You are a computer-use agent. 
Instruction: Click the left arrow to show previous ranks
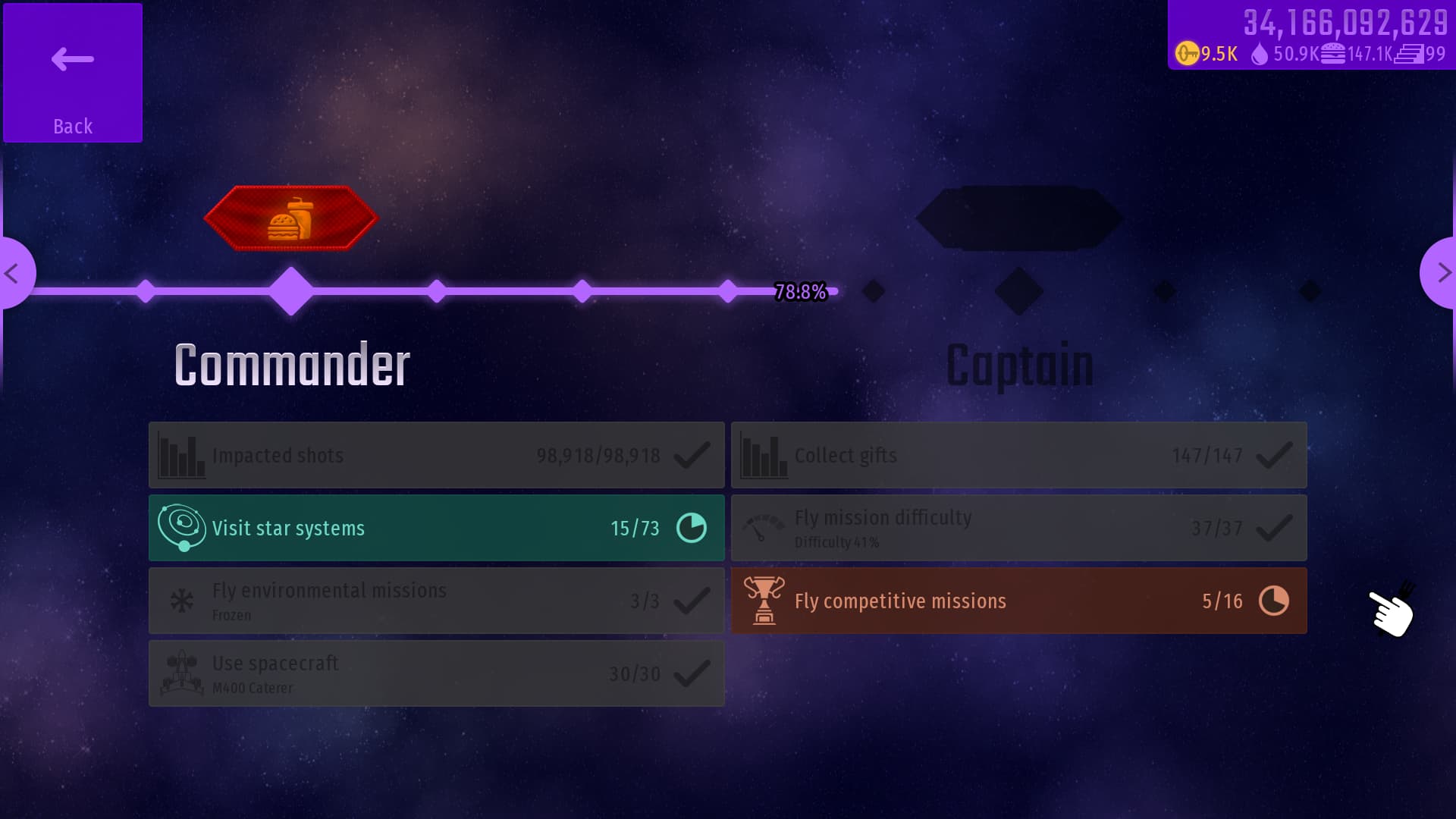point(14,273)
